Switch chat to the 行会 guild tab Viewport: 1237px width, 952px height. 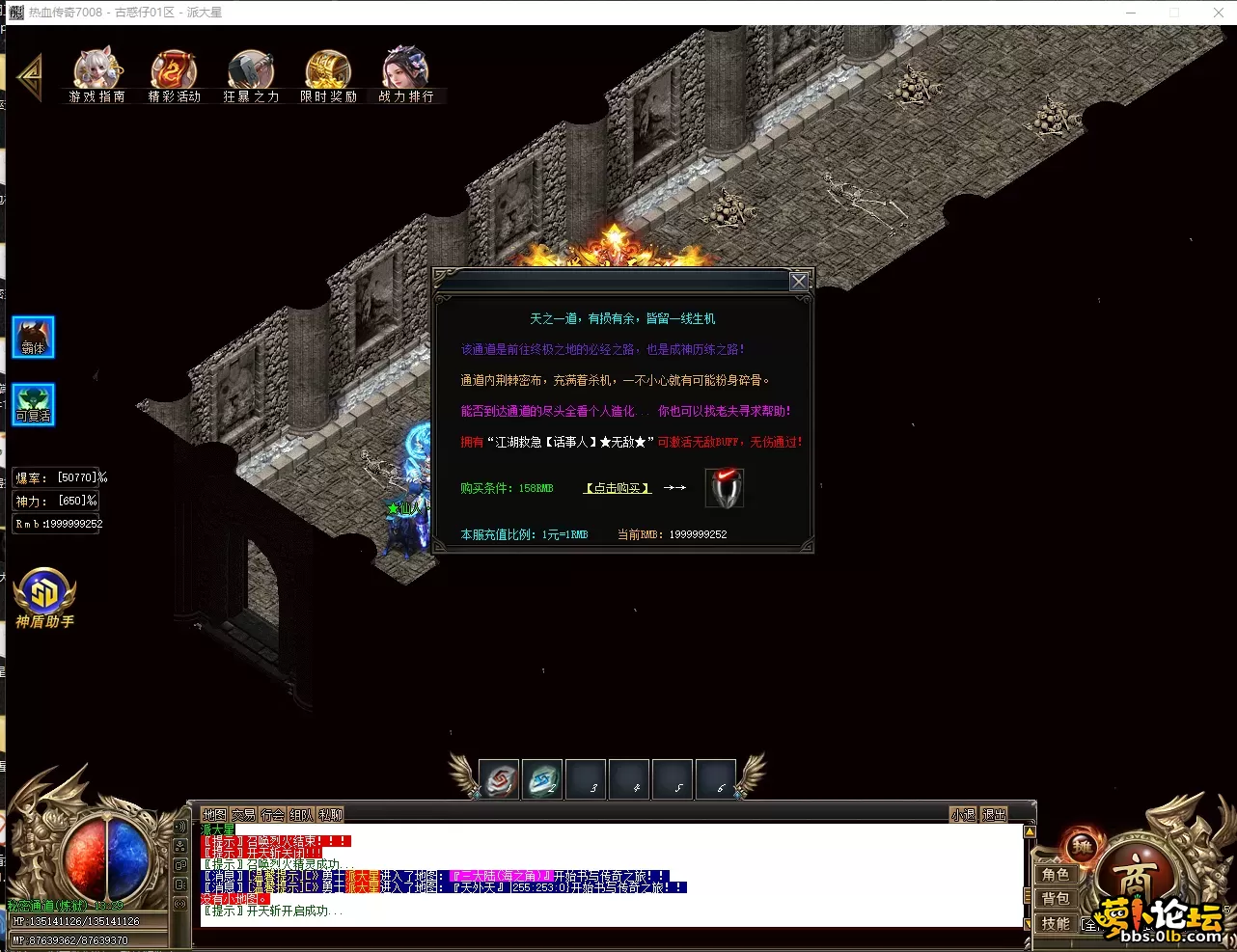click(273, 815)
